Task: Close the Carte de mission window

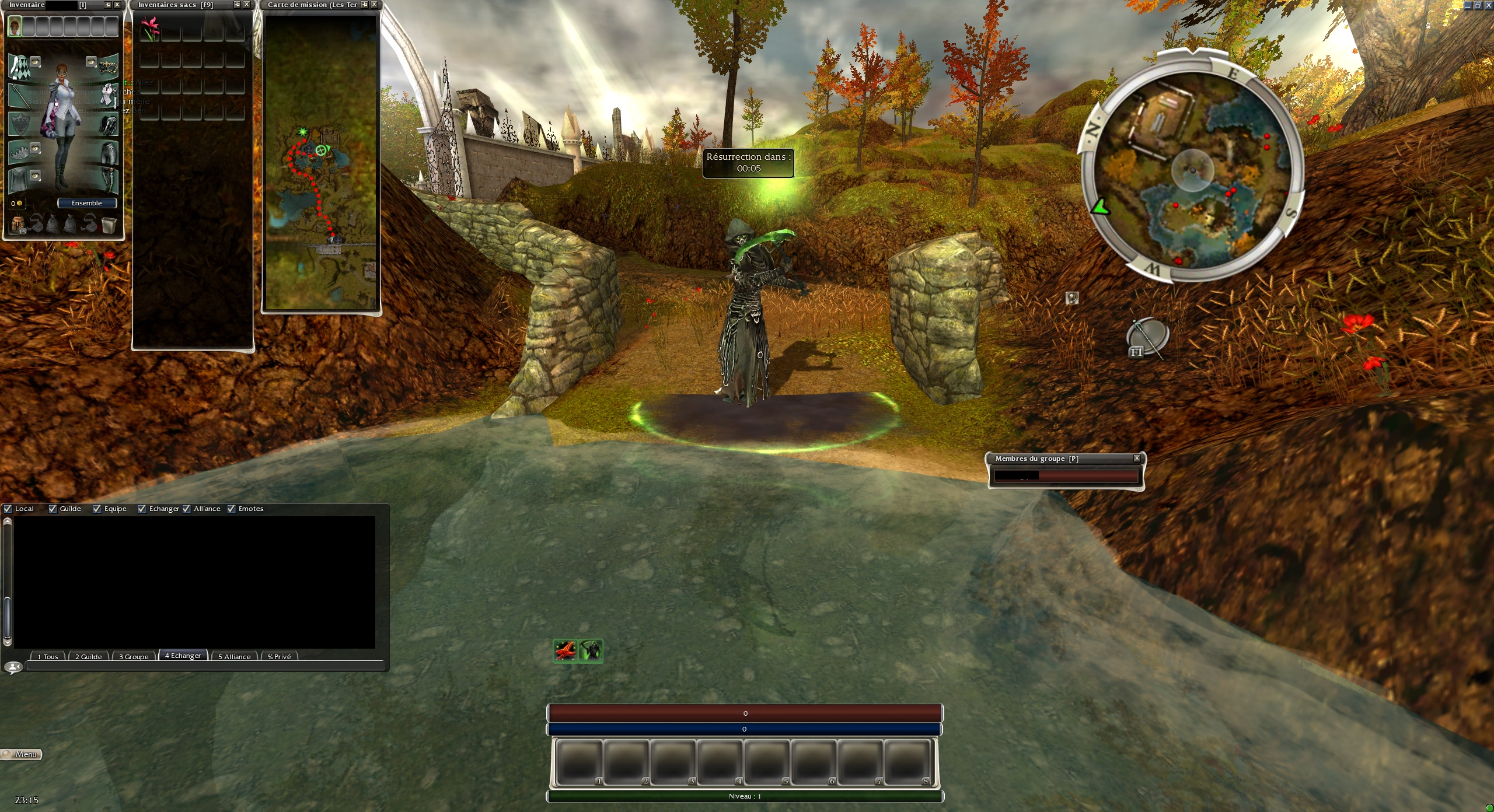Action: (375, 5)
